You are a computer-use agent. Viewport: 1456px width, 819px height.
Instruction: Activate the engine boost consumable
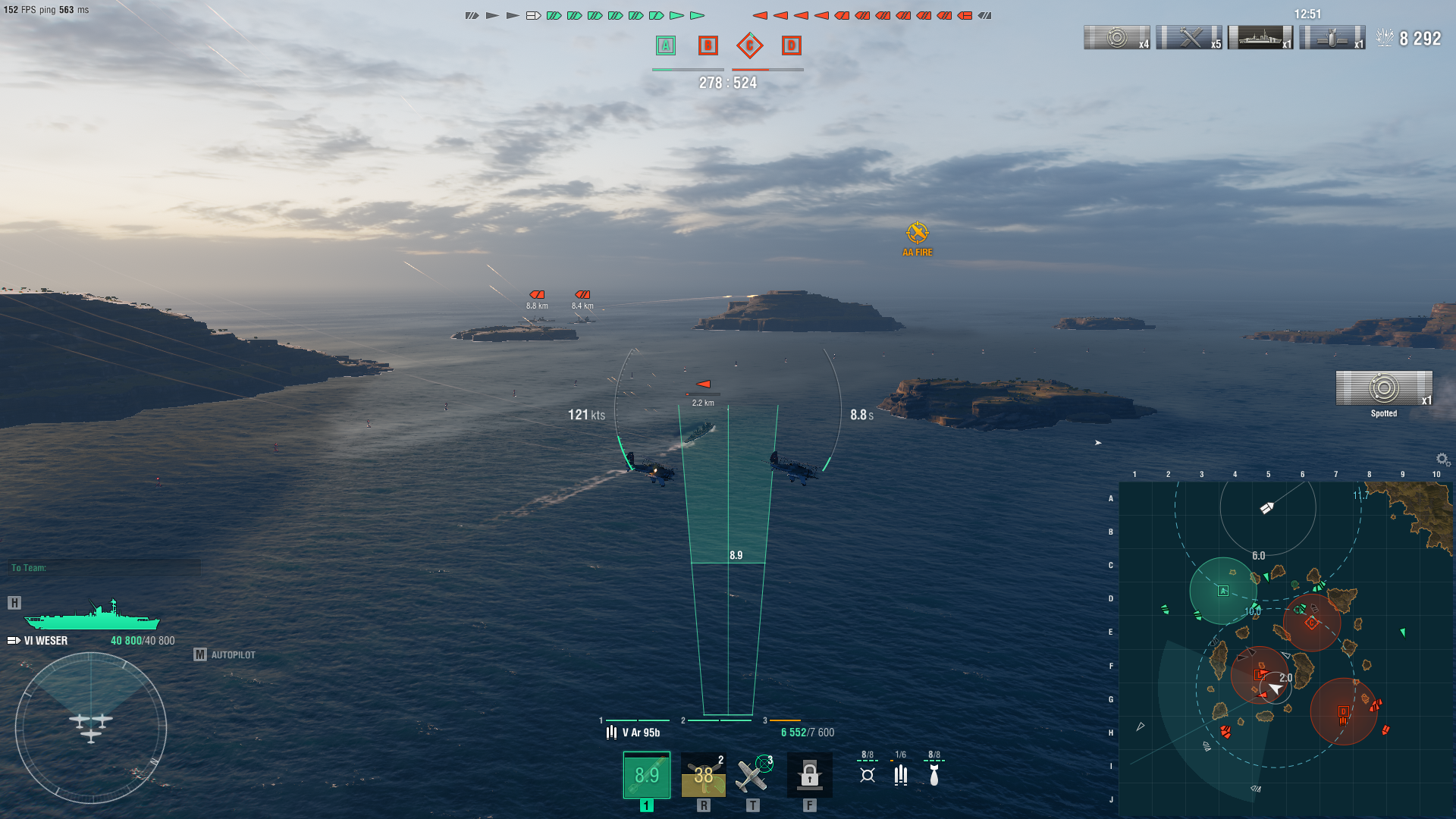point(703,775)
